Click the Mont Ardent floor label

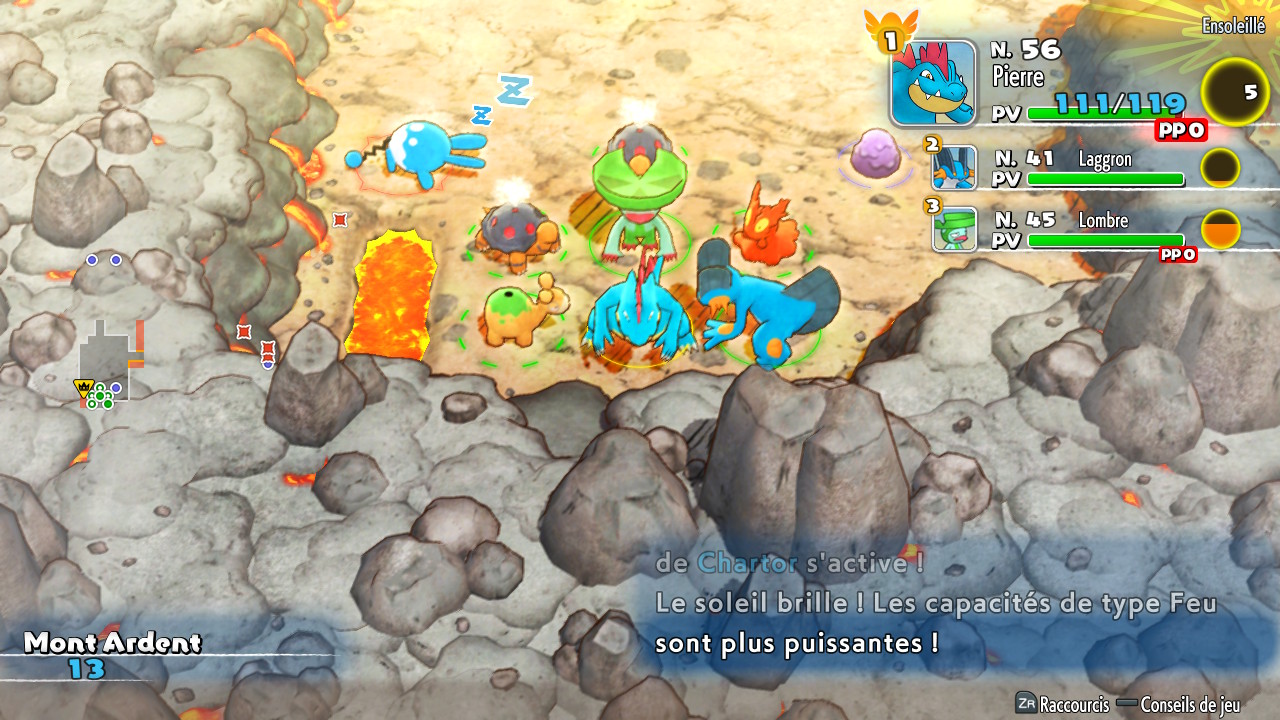112,643
